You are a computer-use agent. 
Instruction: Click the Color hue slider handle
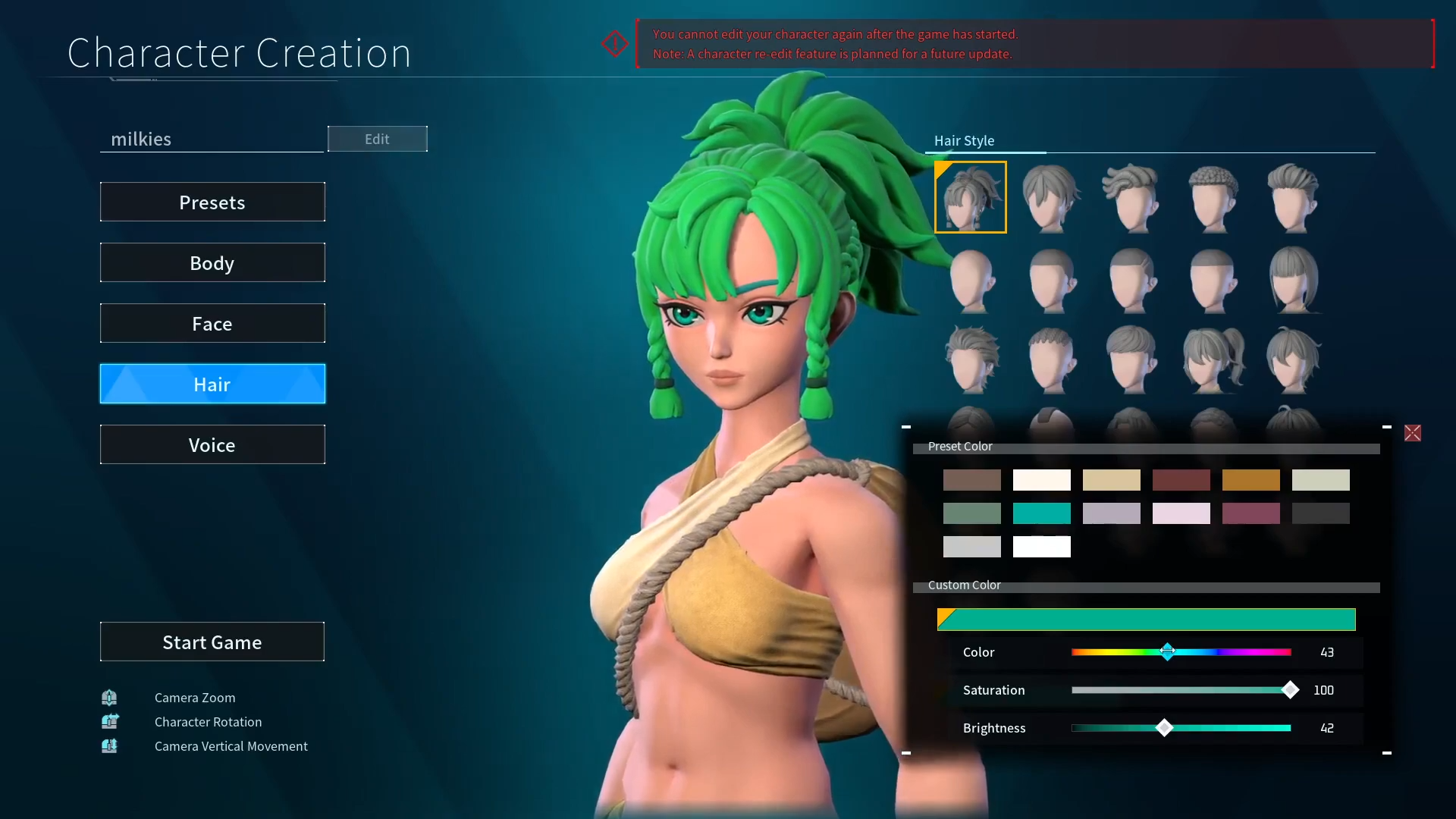tap(1168, 652)
